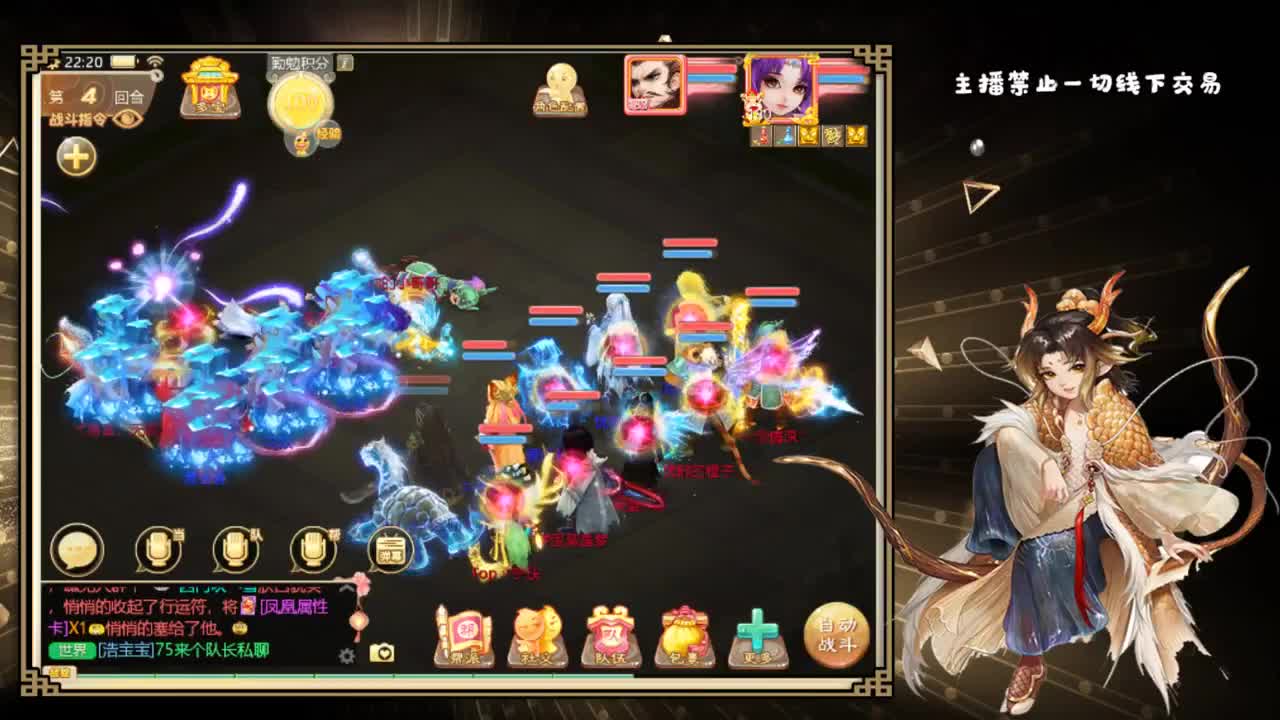Image resolution: width=1280 pixels, height=720 pixels.
Task: Click the 更多 plus icon for more options
Action: click(757, 630)
